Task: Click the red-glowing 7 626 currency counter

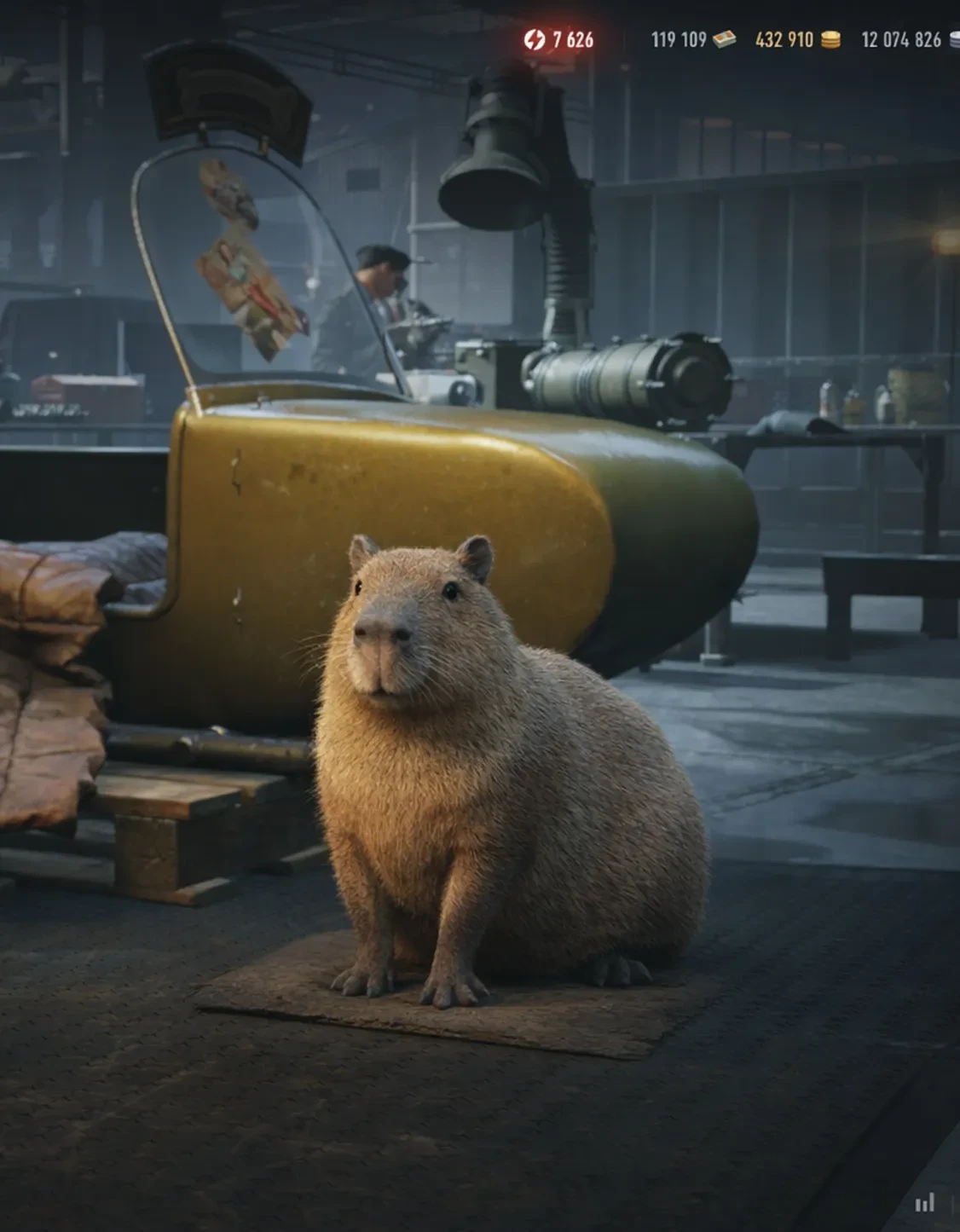Action: click(559, 39)
